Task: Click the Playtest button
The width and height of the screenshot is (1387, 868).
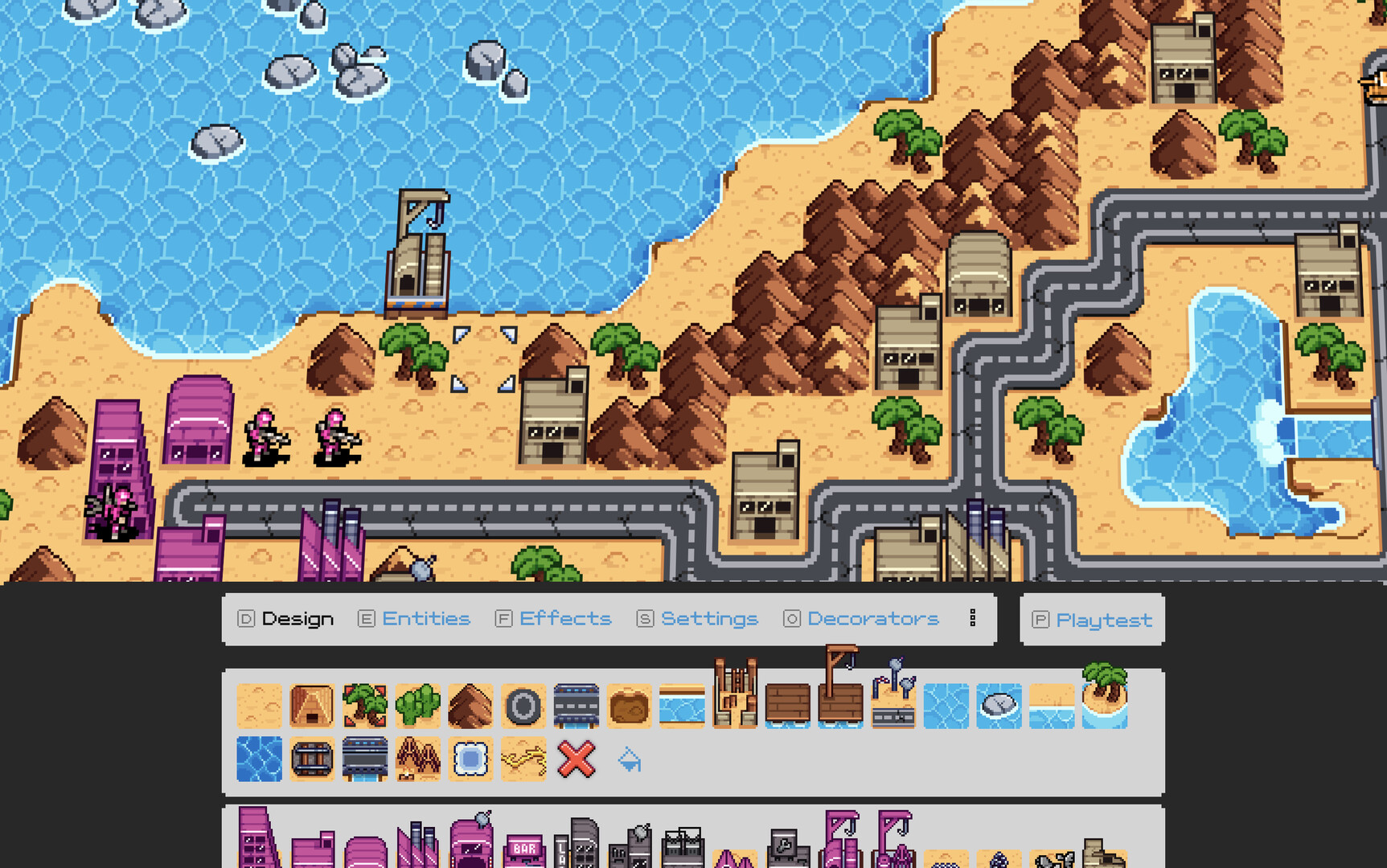Action: [1092, 620]
